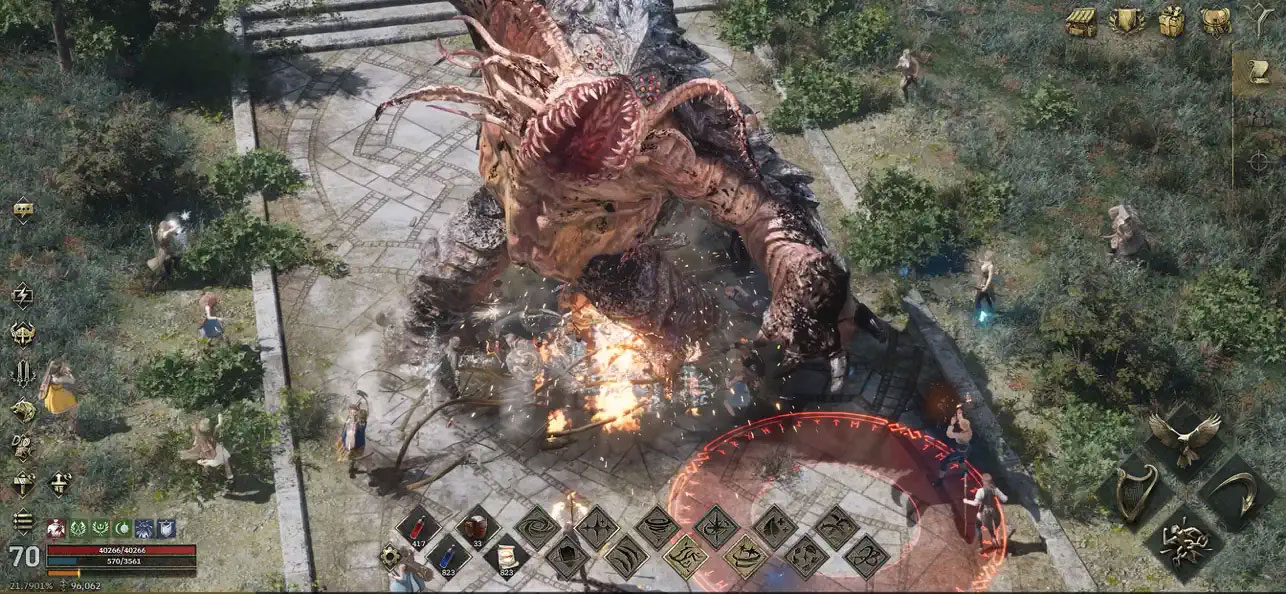The image size is (1286, 594).
Task: Use the red health potion slot
Action: pos(416,525)
